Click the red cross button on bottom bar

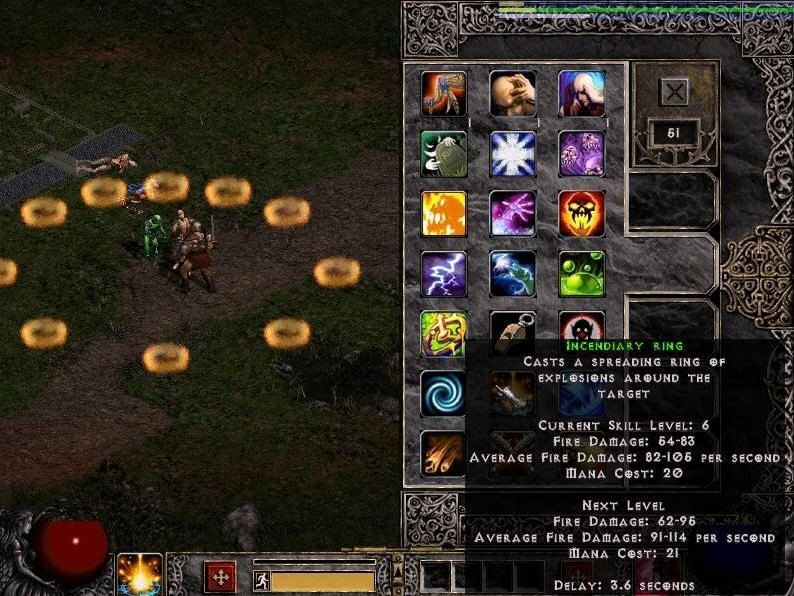(x=220, y=577)
